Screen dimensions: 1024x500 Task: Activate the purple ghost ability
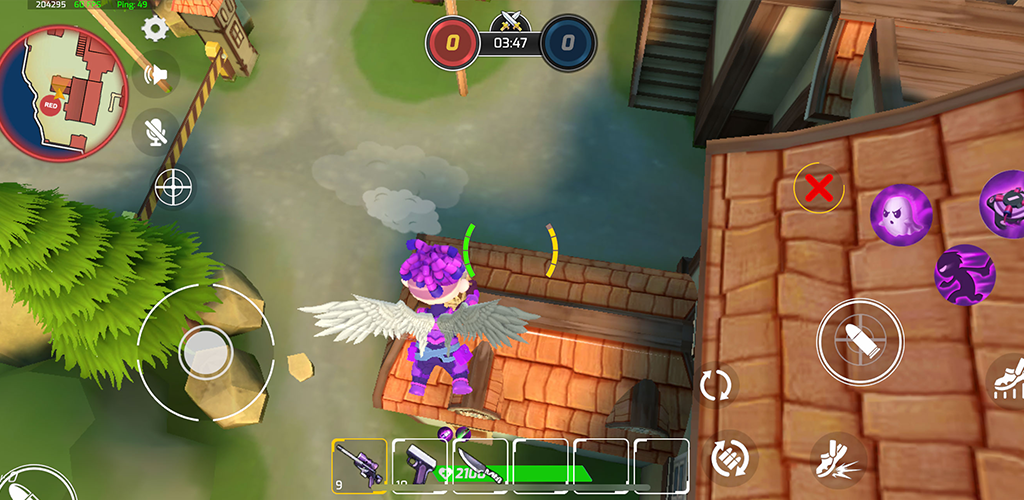[x=900, y=213]
